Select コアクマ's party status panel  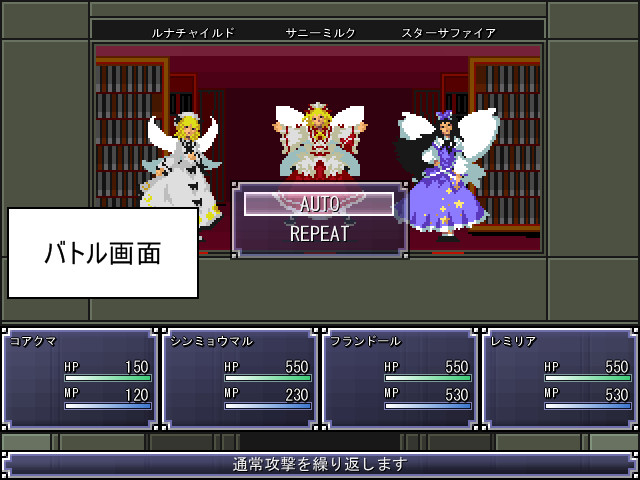click(x=80, y=377)
